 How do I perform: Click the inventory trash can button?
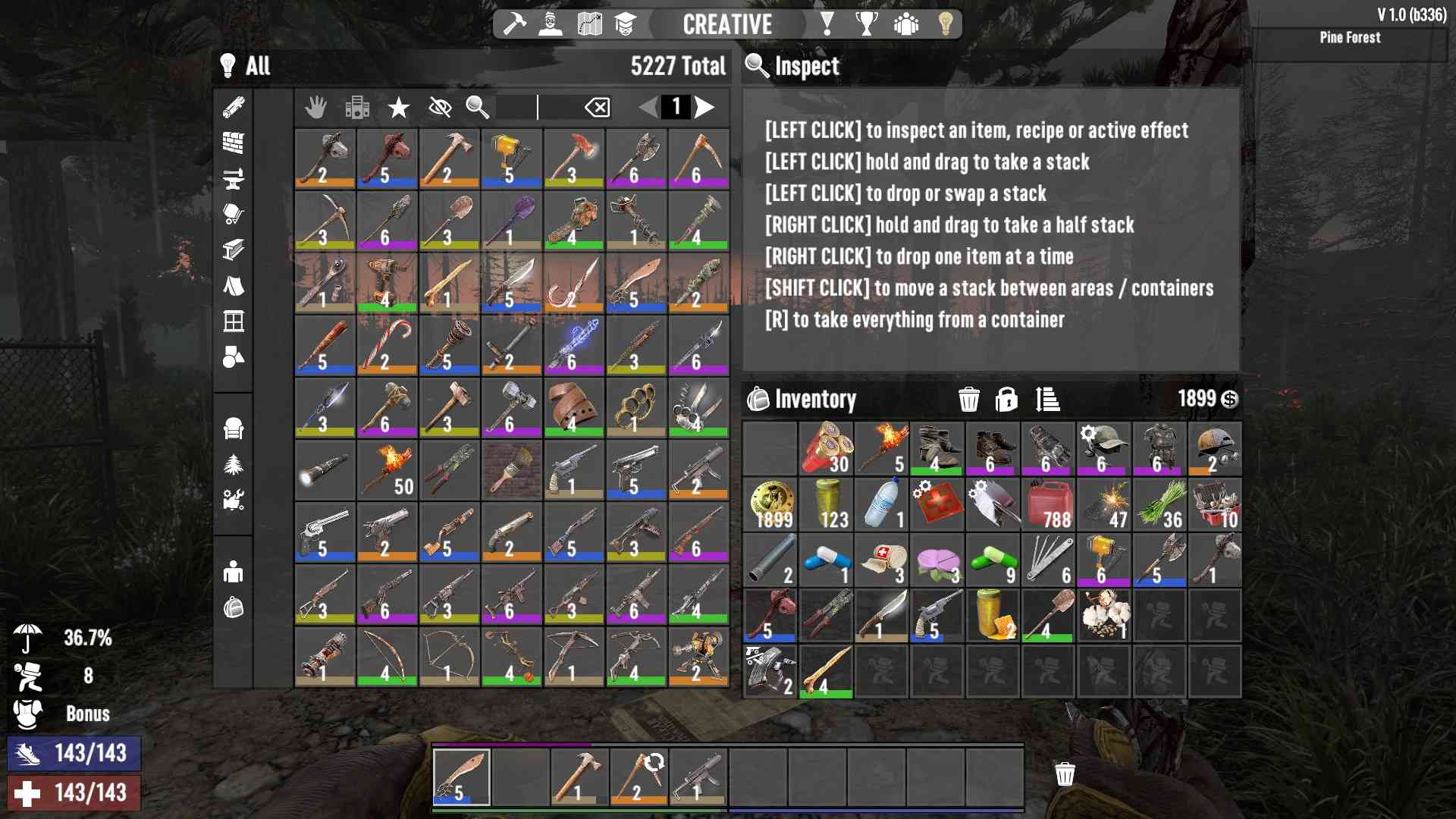click(968, 399)
